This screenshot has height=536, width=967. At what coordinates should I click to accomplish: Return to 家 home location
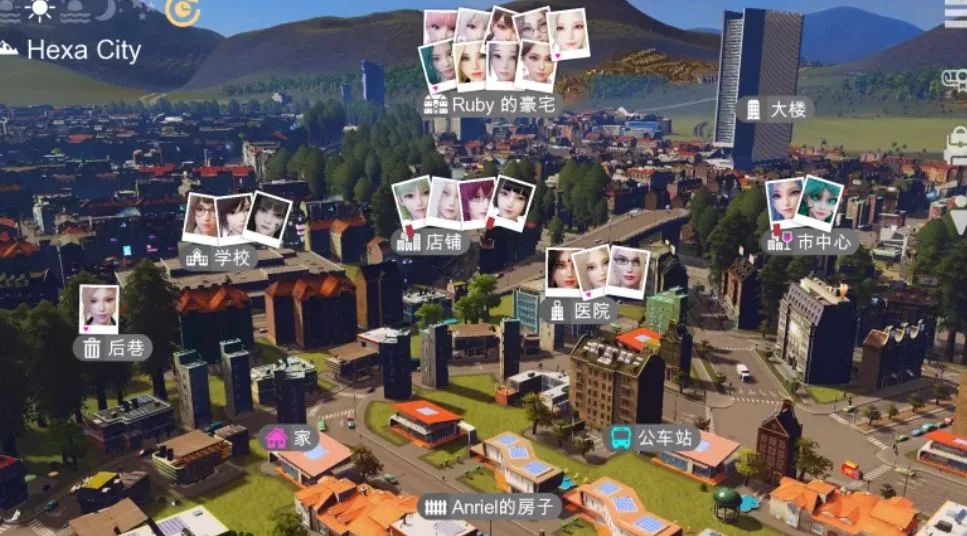[292, 438]
